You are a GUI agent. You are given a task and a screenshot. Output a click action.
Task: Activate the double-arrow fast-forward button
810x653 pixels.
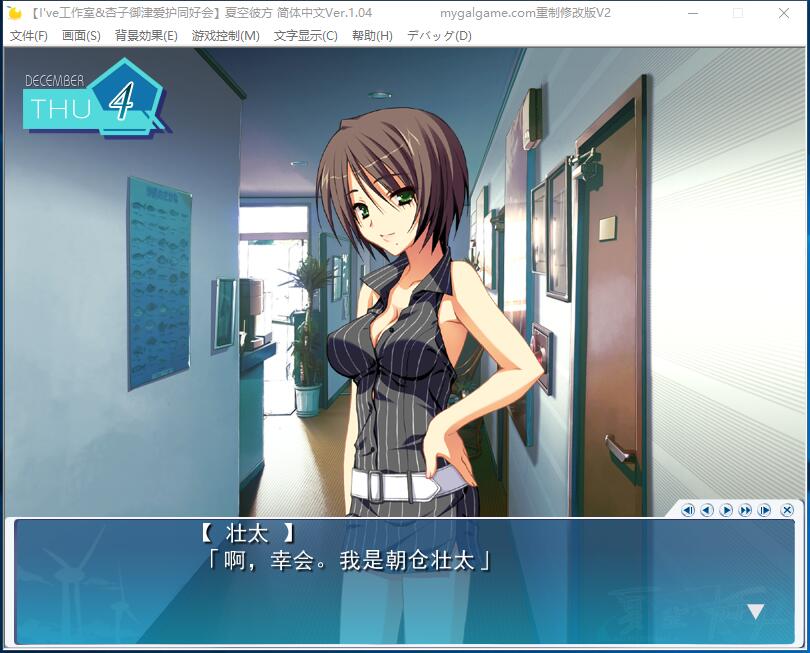point(745,510)
